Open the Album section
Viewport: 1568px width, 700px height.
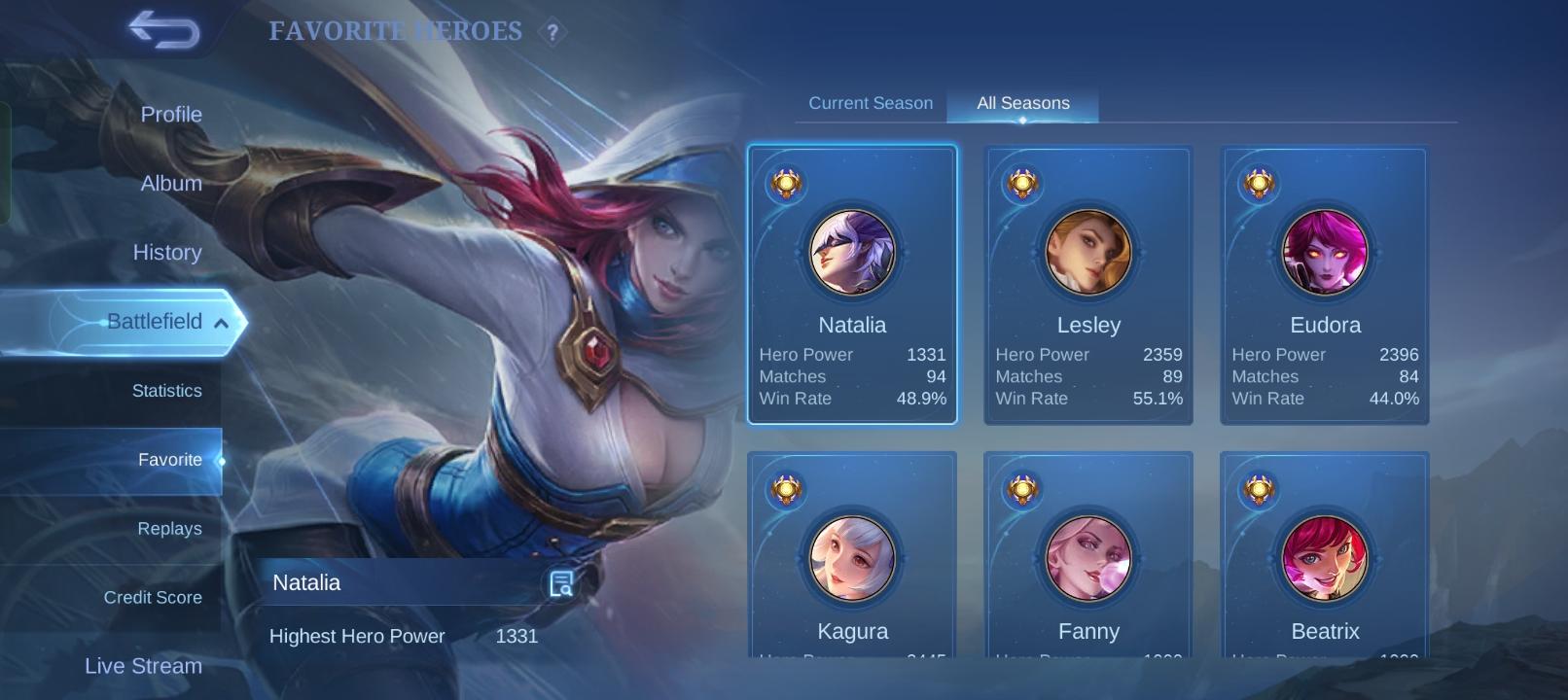point(170,183)
